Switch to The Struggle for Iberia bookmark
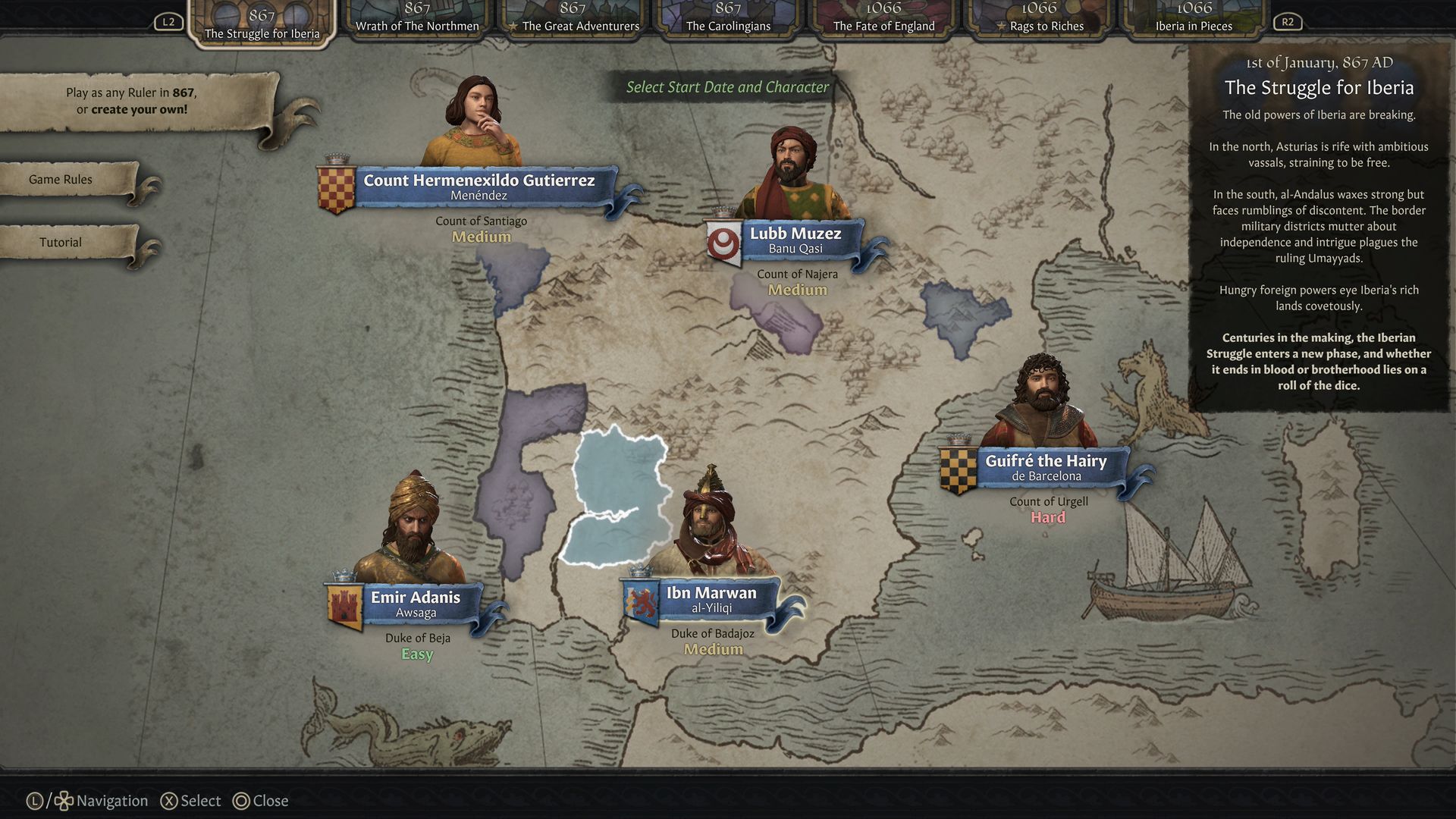Viewport: 1456px width, 819px height. pyautogui.click(x=262, y=24)
